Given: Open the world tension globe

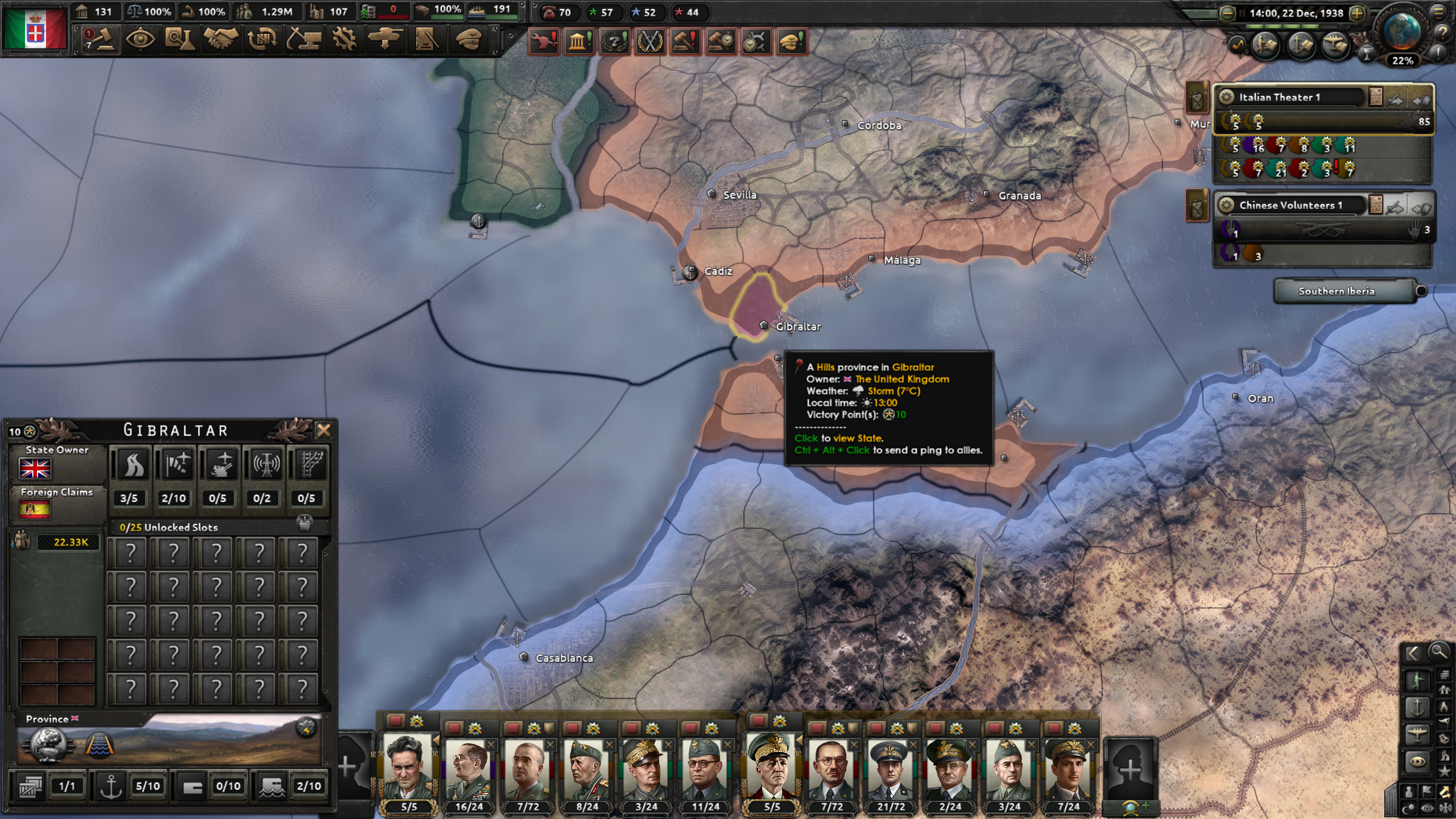Looking at the screenshot, I should click(x=1402, y=31).
